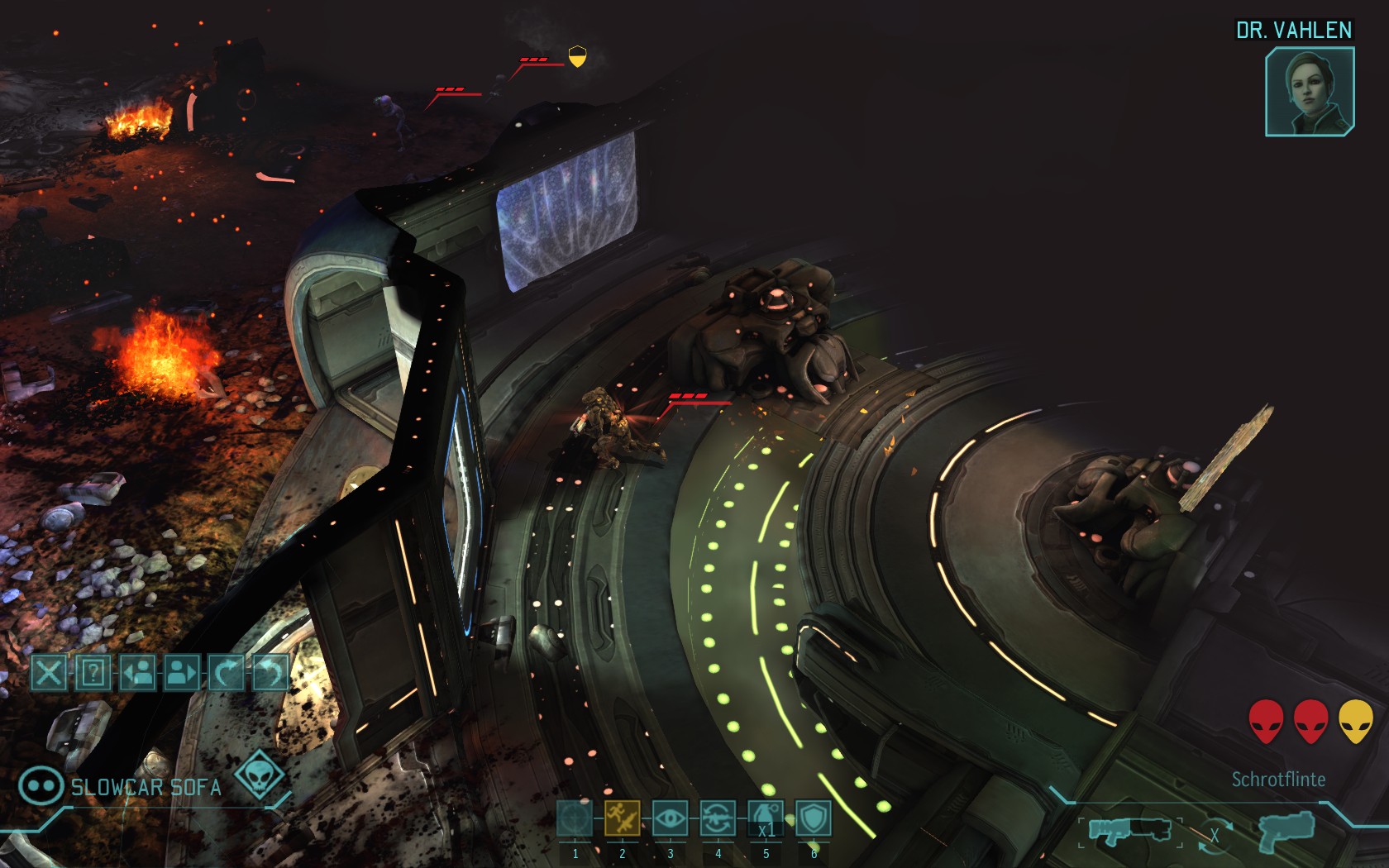Viewport: 1389px width, 868px height.
Task: Click the swap weapons circular arrows icon
Action: (x=1214, y=833)
